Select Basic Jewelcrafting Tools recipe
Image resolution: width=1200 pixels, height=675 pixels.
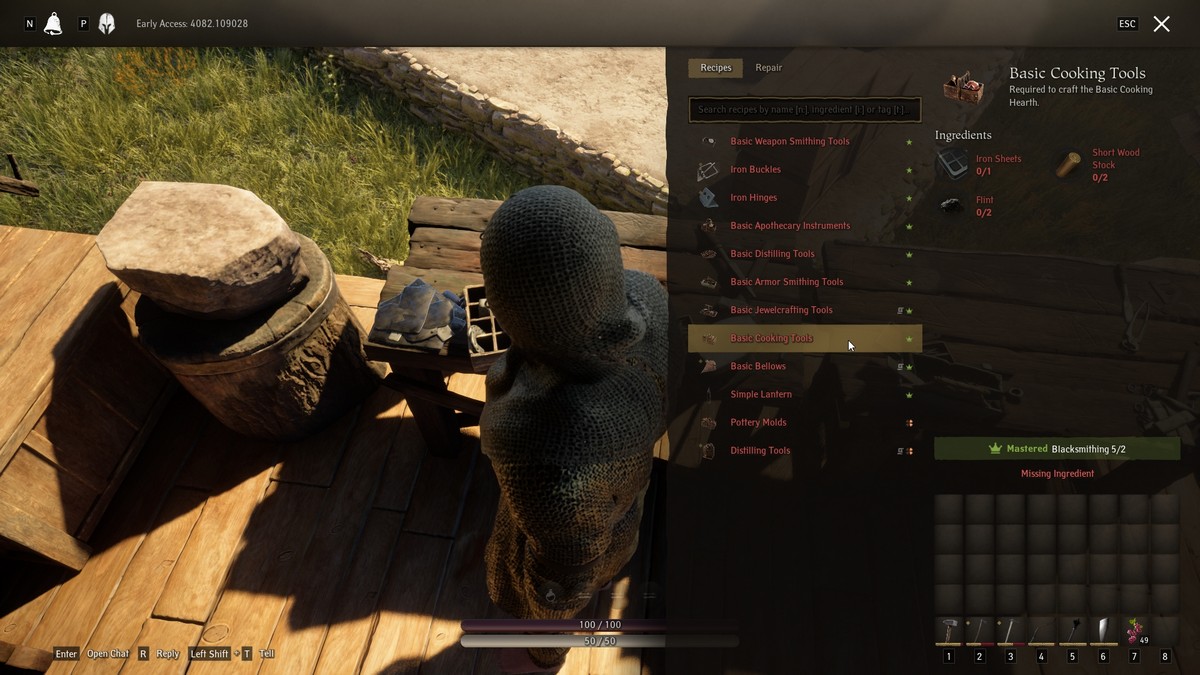(x=781, y=310)
